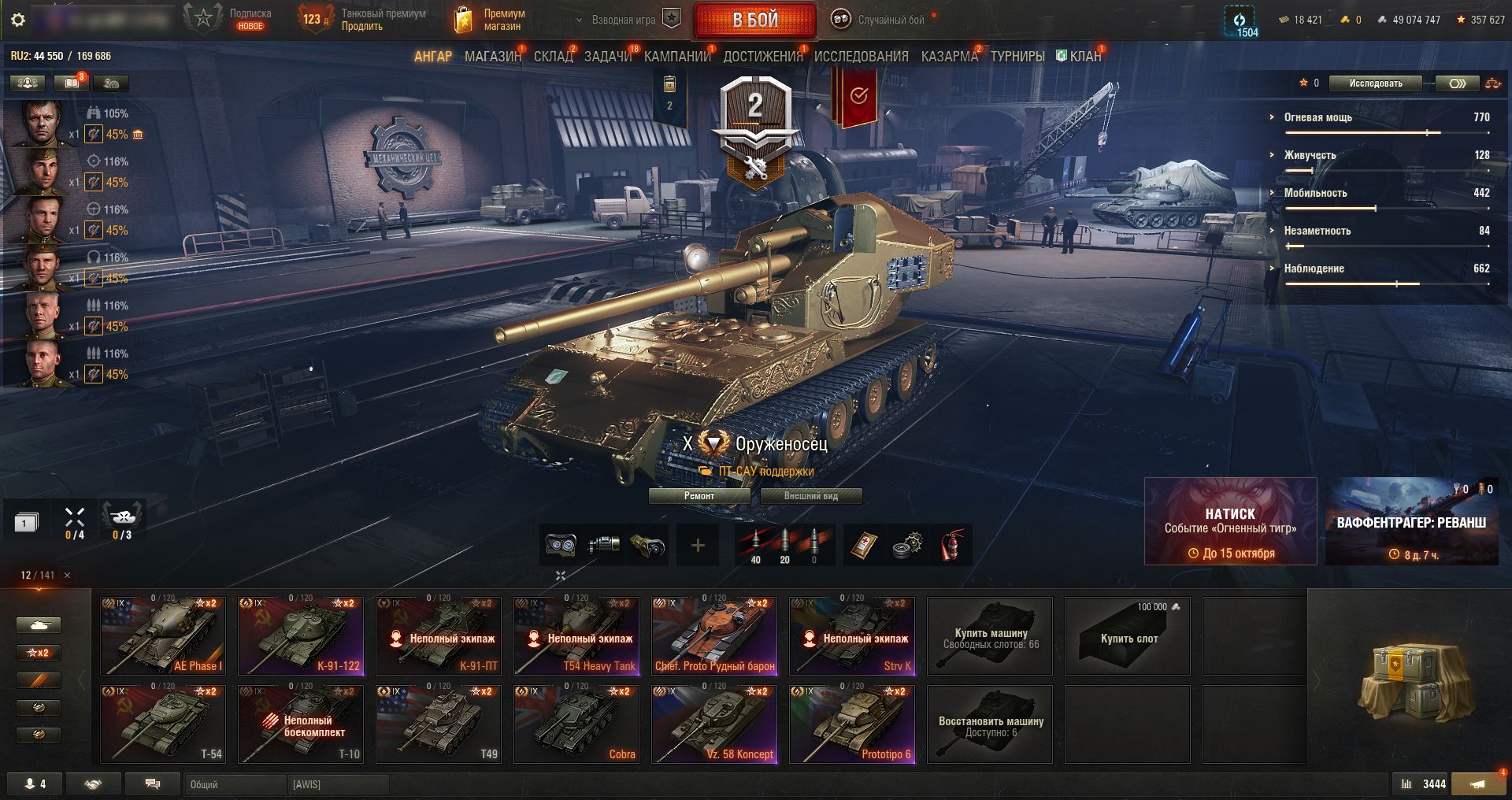The height and width of the screenshot is (800, 1512).
Task: Open the Восстановить машину tile
Action: [990, 724]
